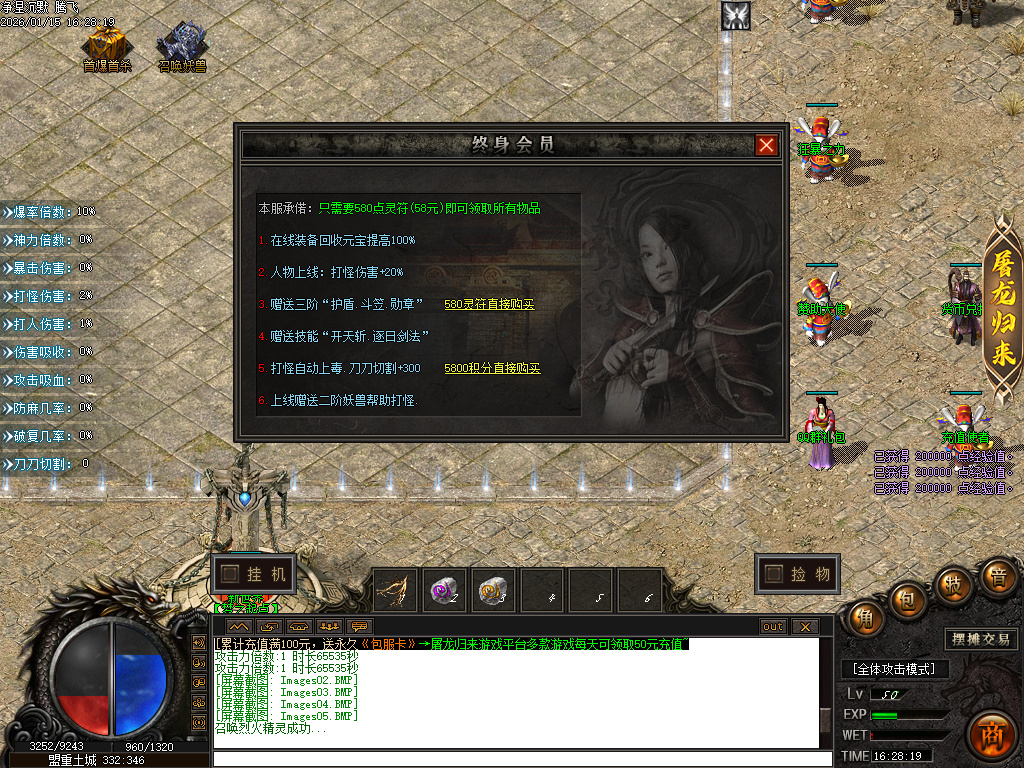
Task: Use the orange swirl stone in hotbar slot 3
Action: (x=494, y=590)
